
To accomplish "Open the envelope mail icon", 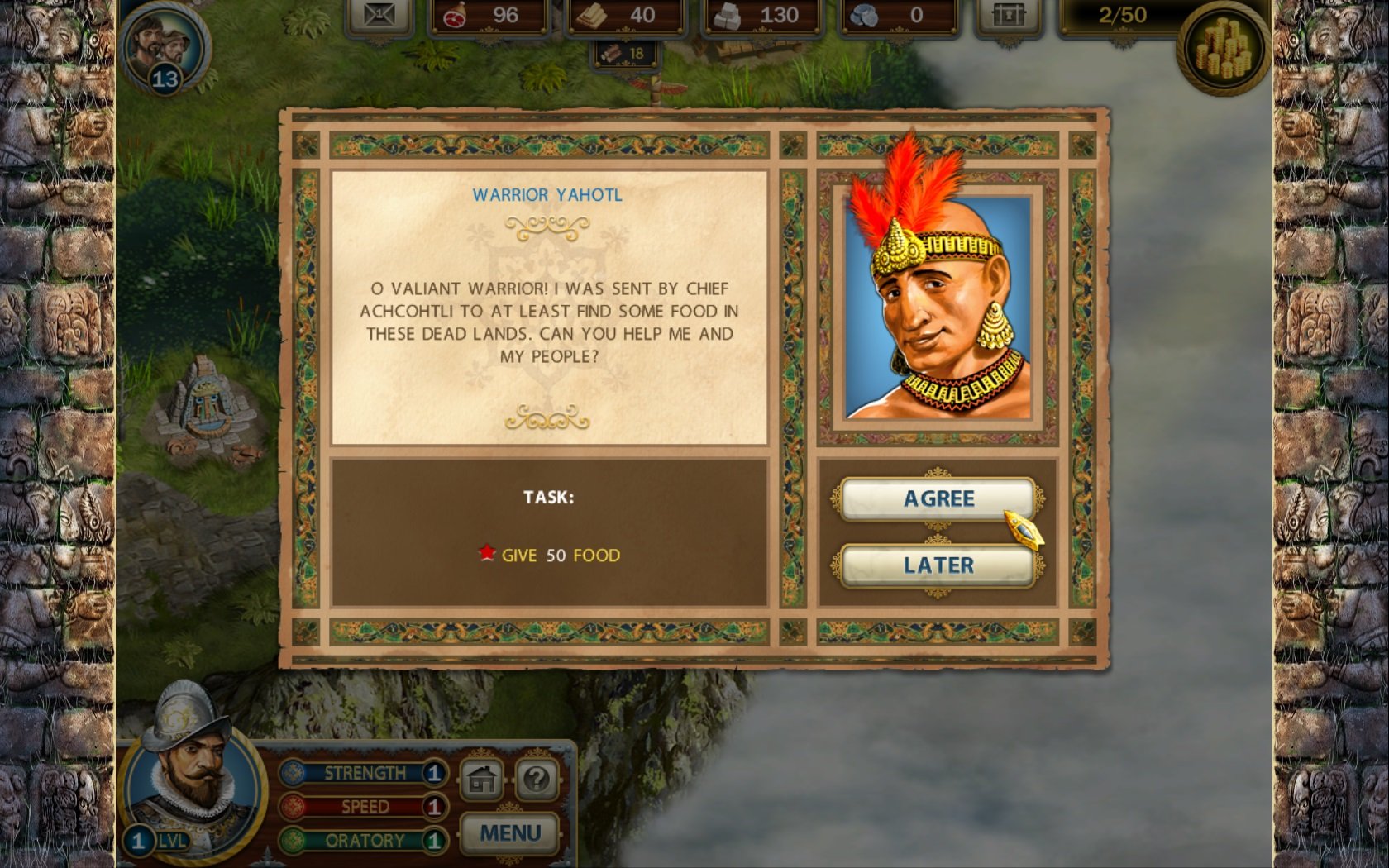I will click(x=379, y=15).
